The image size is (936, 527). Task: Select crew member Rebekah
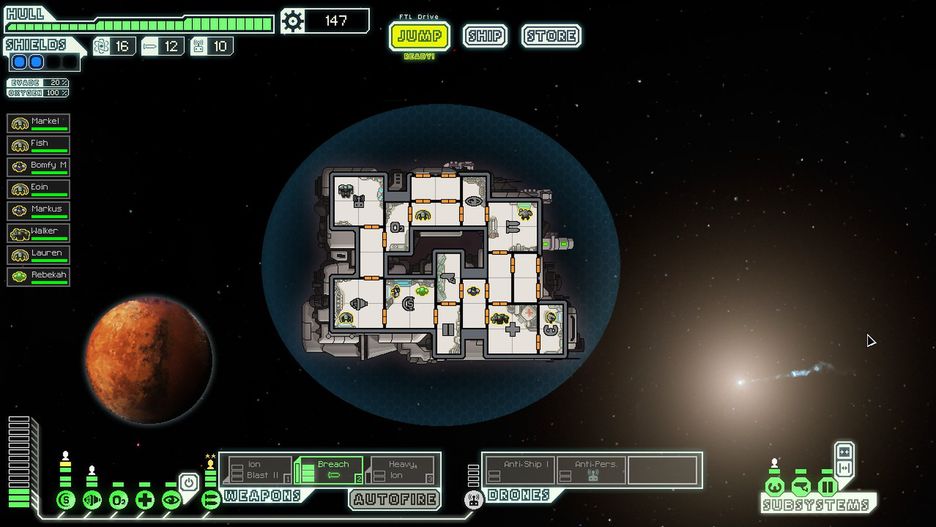tap(39, 277)
